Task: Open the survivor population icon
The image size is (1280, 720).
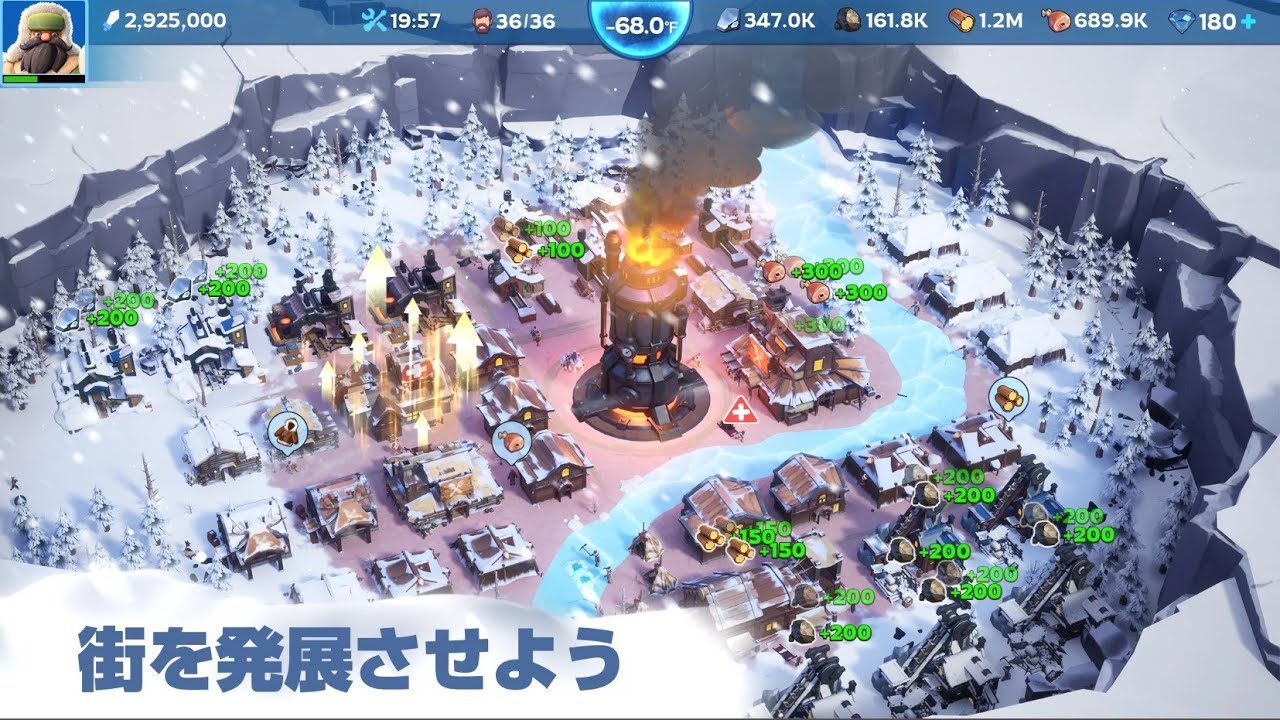Action: [482, 21]
